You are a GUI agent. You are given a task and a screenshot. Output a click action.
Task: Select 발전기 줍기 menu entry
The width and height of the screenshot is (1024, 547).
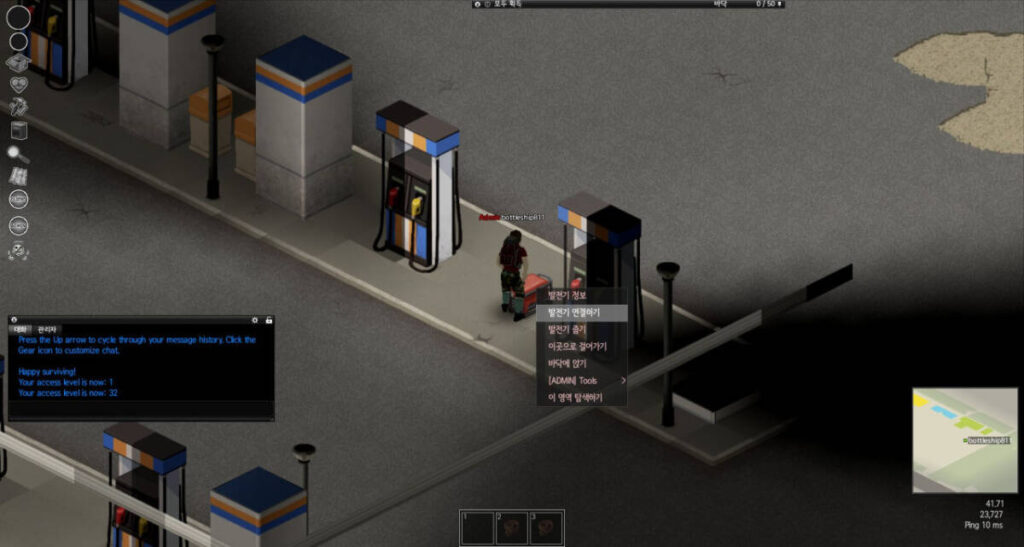pyautogui.click(x=567, y=329)
